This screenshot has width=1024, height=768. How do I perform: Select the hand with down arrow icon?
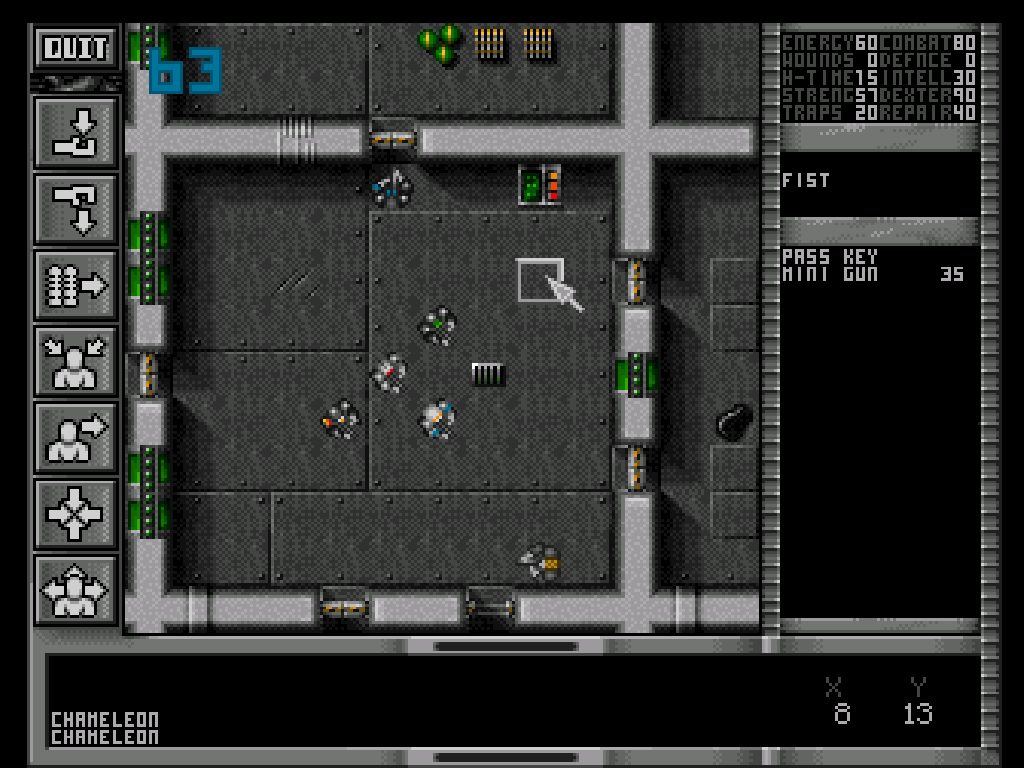click(76, 133)
